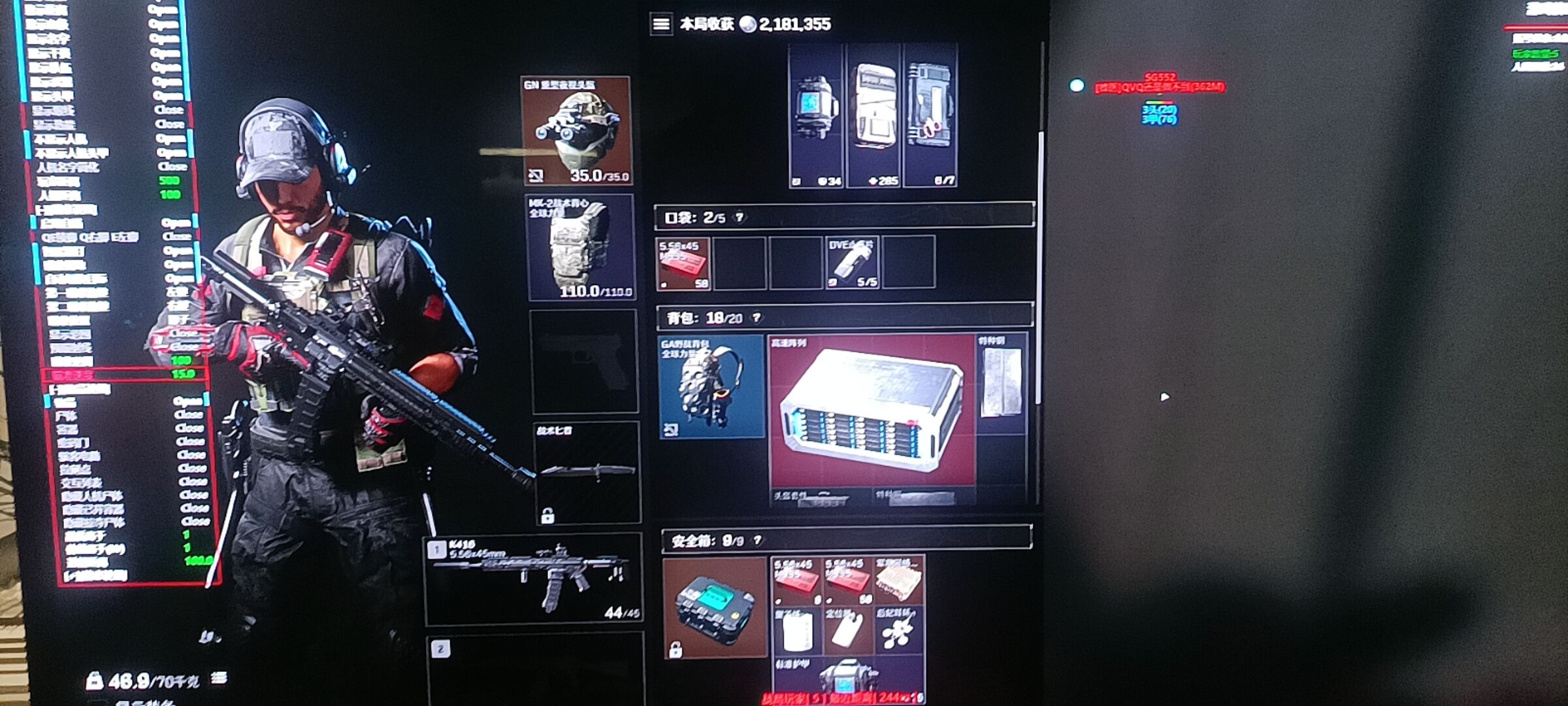The height and width of the screenshot is (706, 1568).
Task: Select the GN heavy night-vision helmet slot
Action: (576, 131)
